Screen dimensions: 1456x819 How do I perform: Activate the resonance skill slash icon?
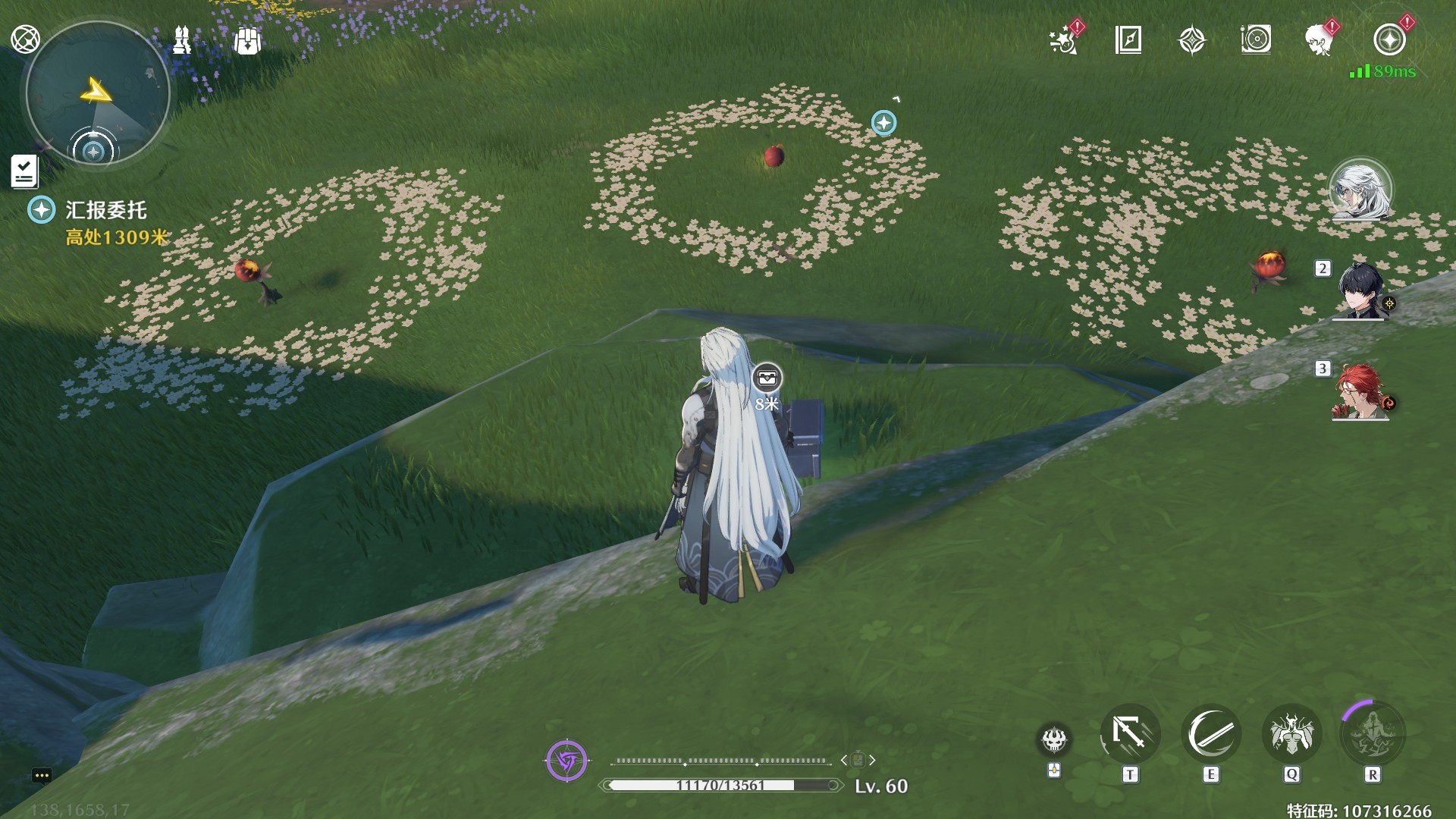pyautogui.click(x=1211, y=734)
